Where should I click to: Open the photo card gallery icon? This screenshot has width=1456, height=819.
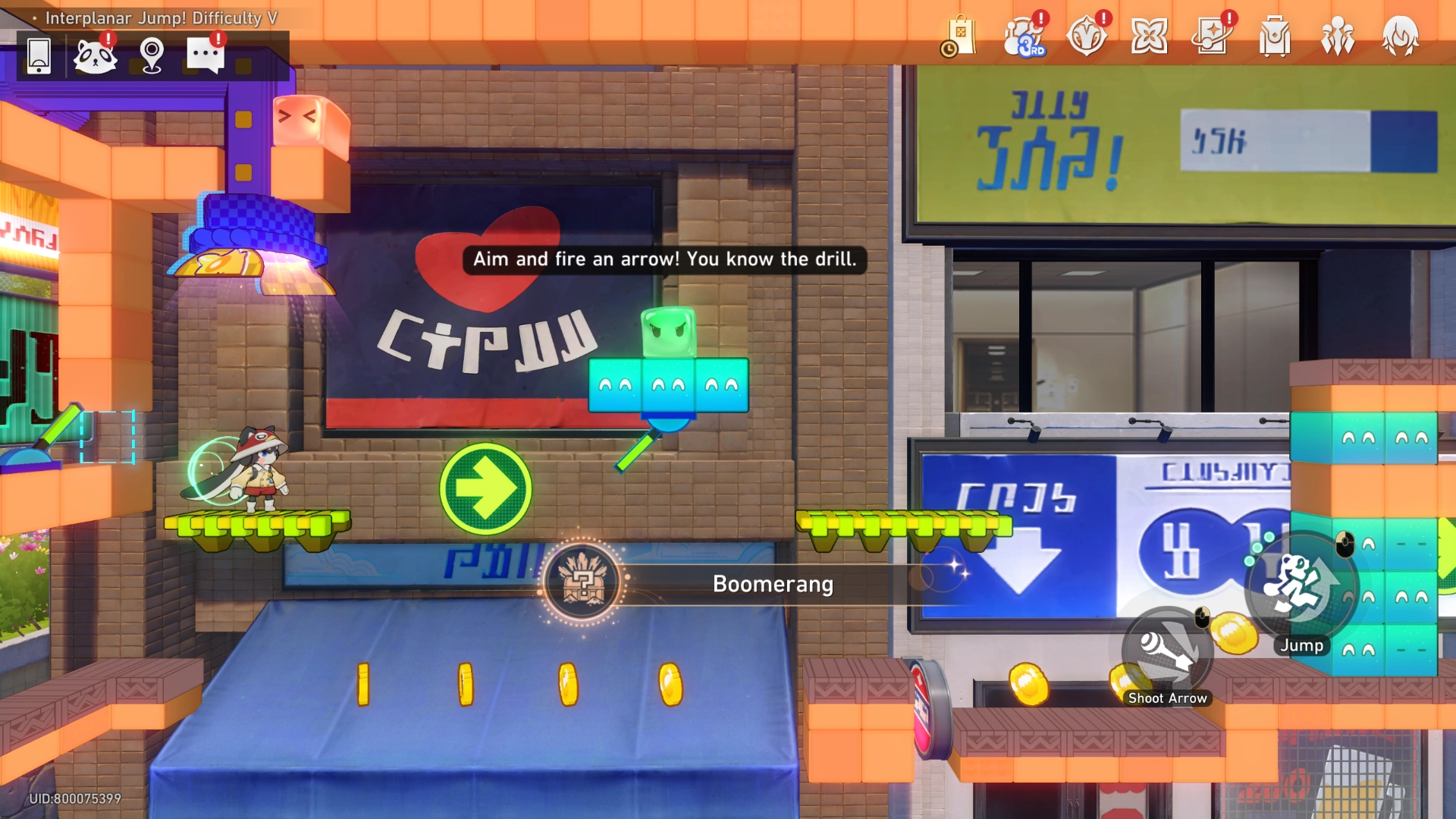(x=1213, y=36)
